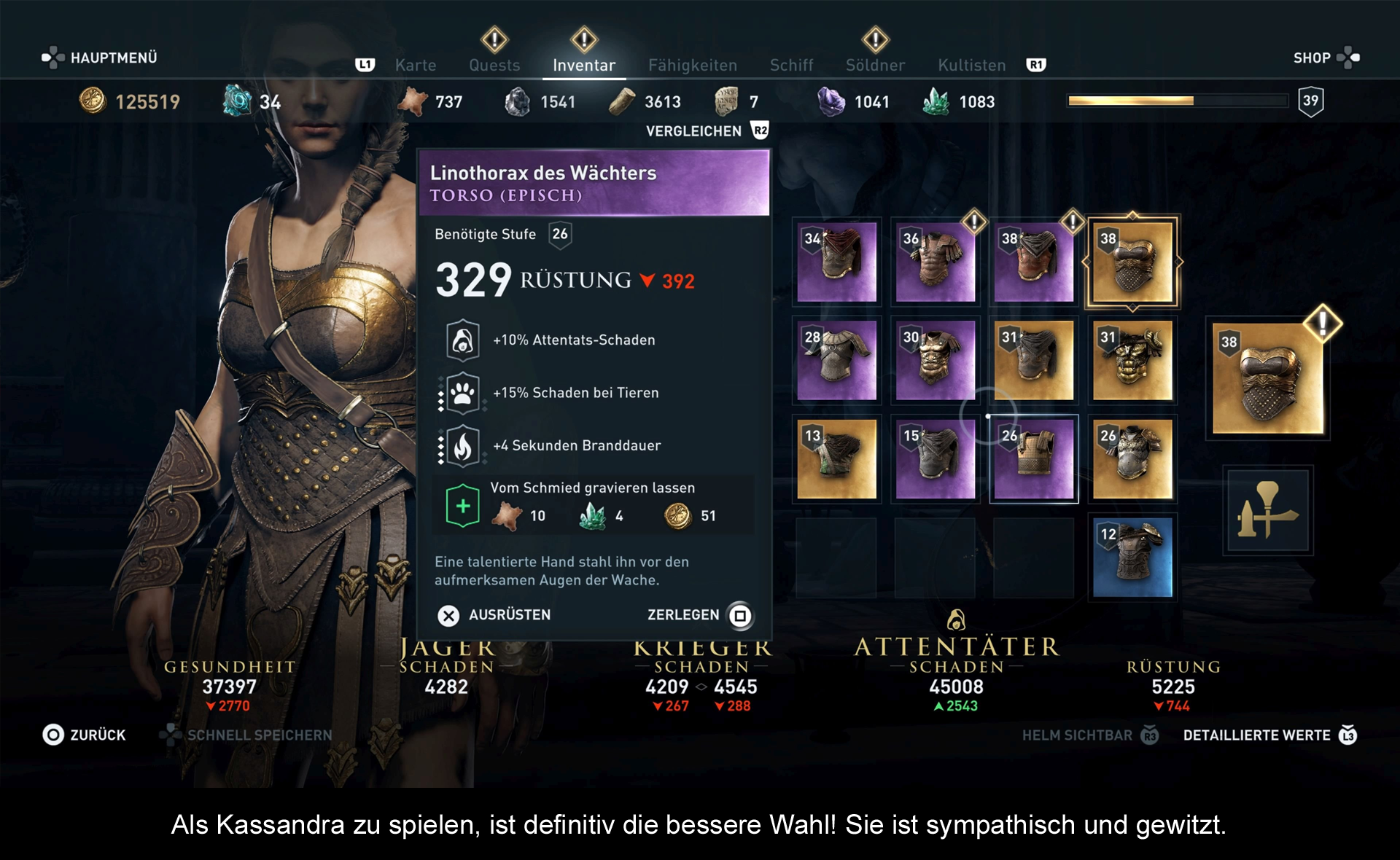Viewport: 1400px width, 860px height.
Task: Open the gold weapon silhouette slot
Action: click(x=1267, y=511)
